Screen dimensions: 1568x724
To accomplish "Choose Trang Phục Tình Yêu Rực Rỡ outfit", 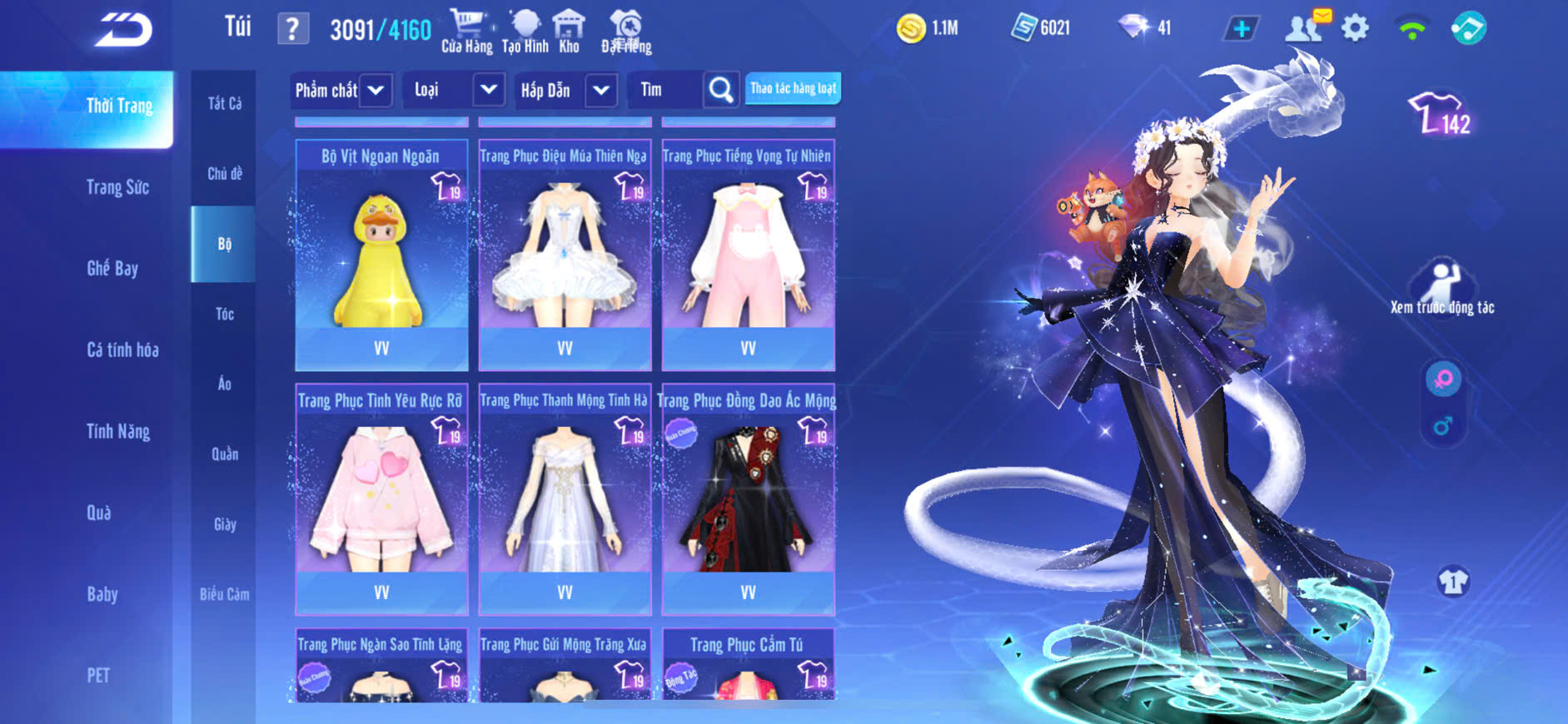I will pyautogui.click(x=381, y=499).
